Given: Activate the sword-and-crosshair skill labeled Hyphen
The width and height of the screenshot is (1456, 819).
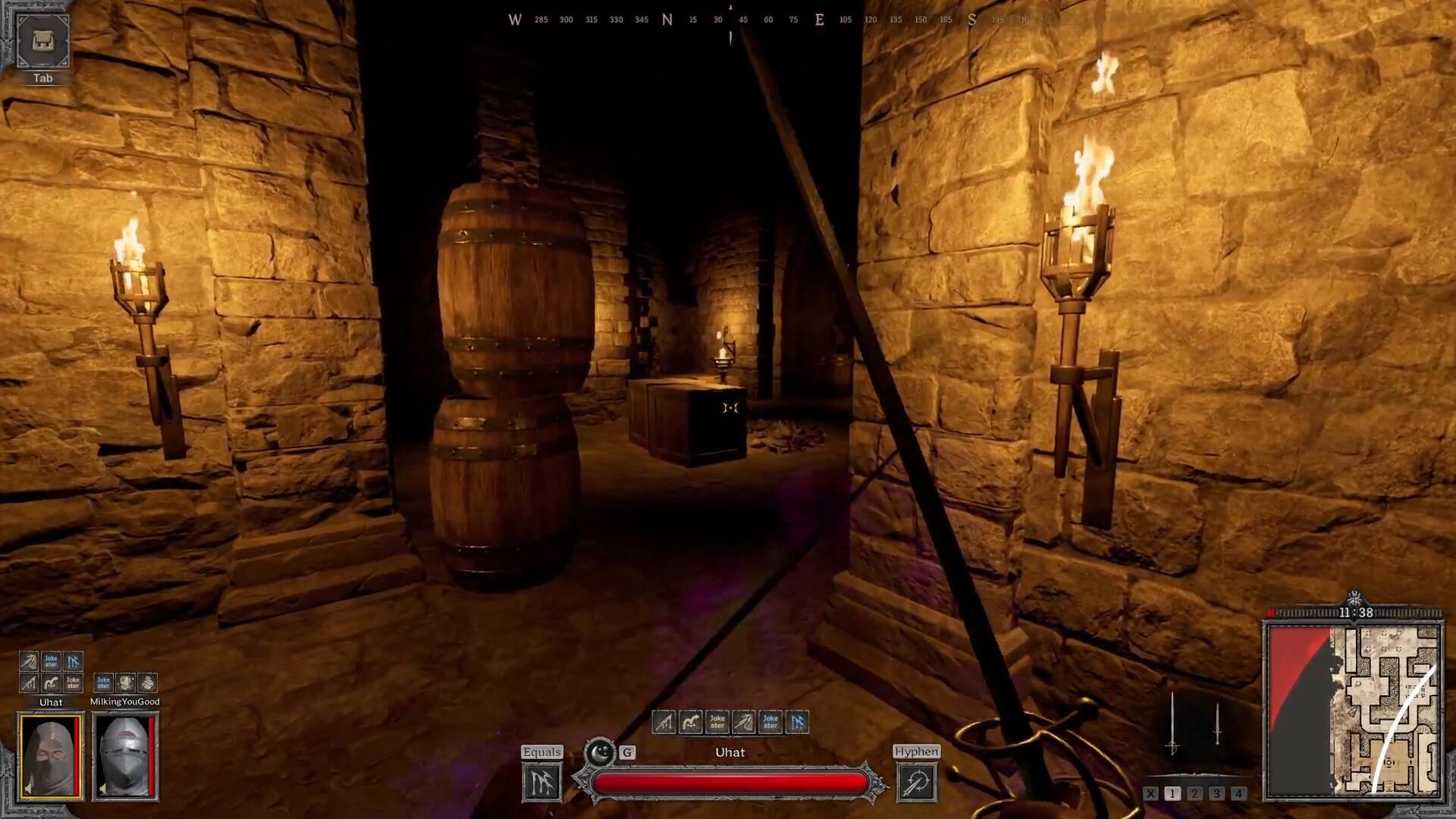Looking at the screenshot, I should 916,782.
